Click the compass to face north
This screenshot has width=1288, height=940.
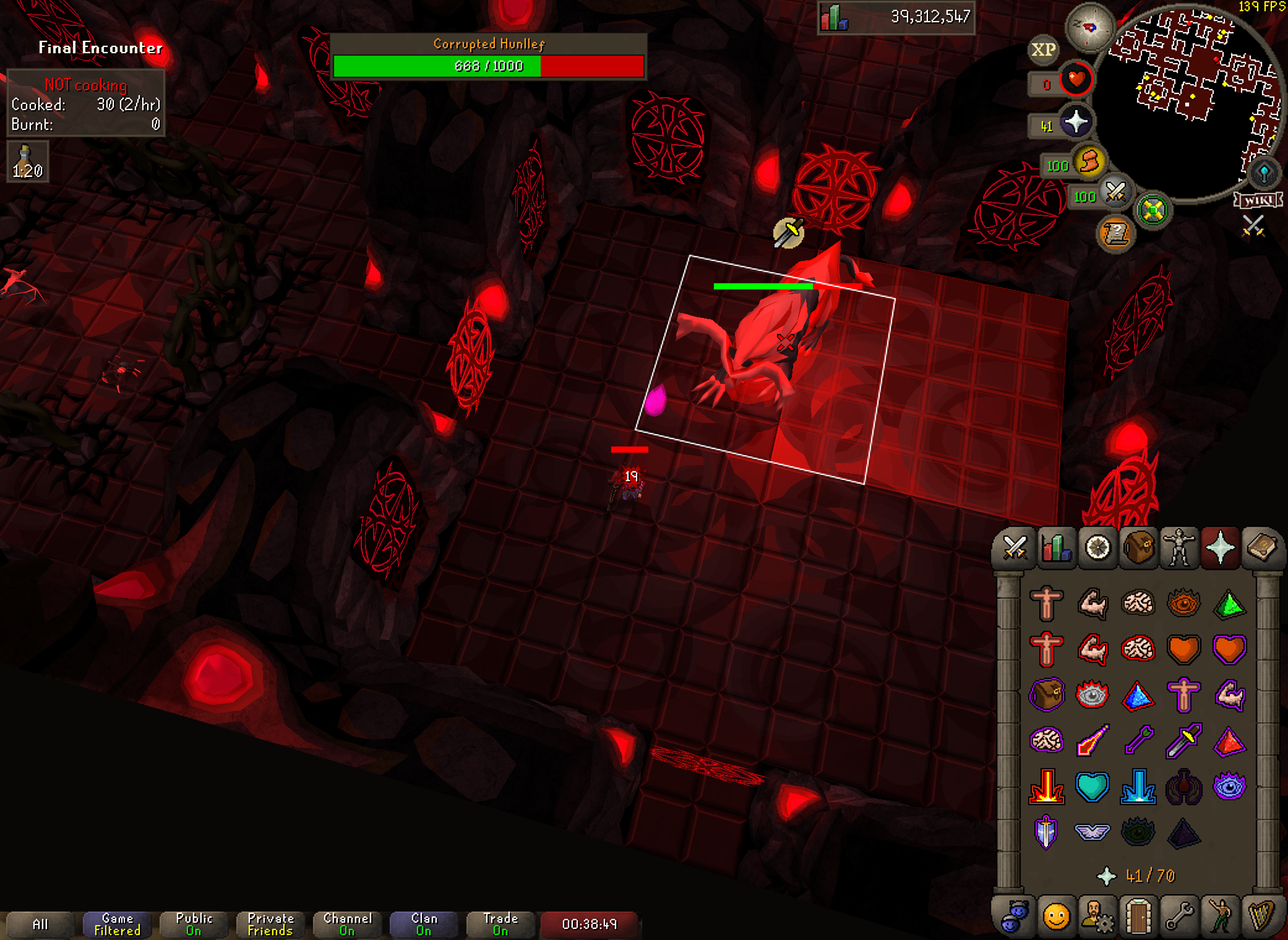point(1089,28)
